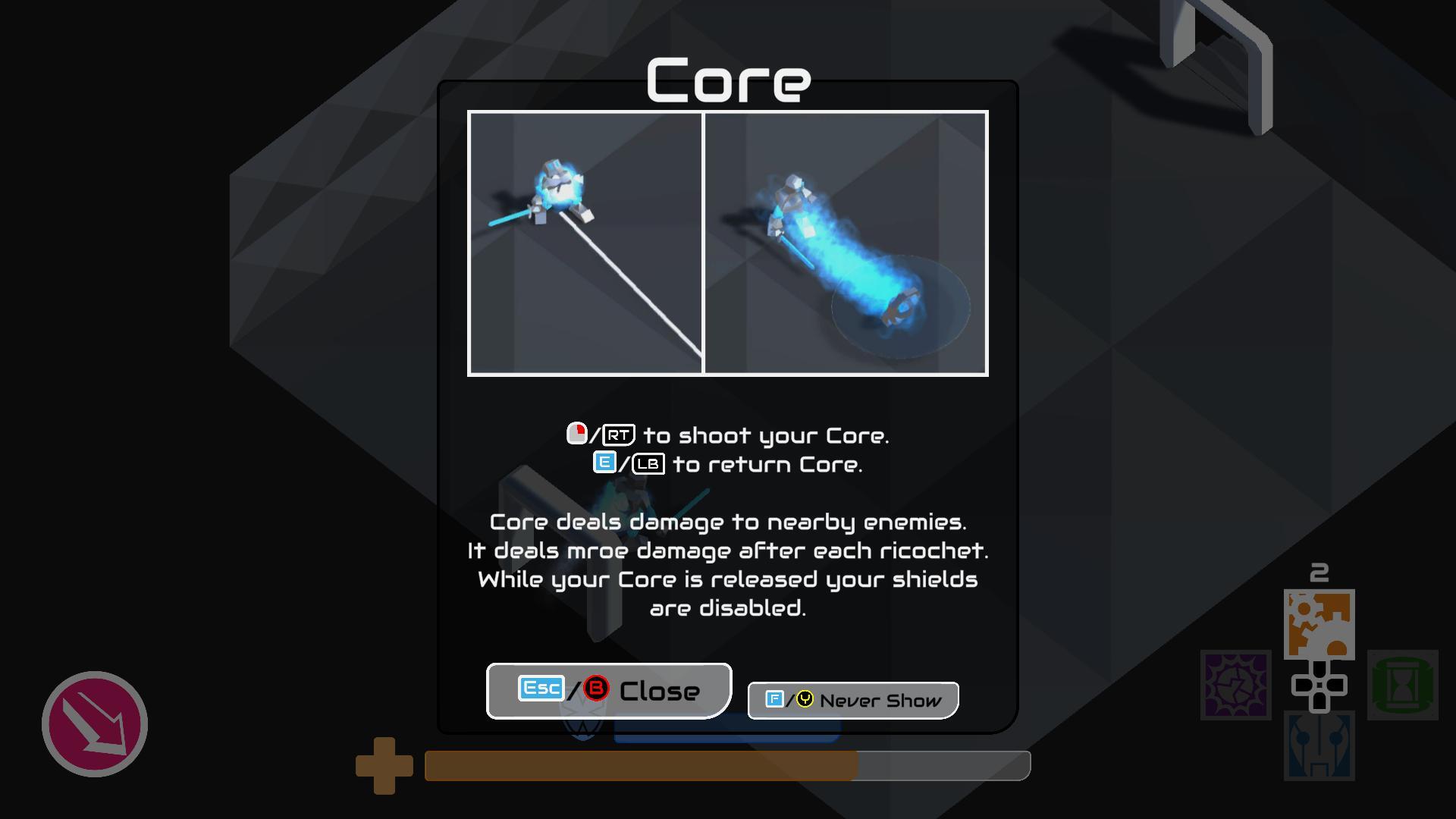Click the Esc key glyph on Close button
The image size is (1456, 819).
tap(541, 689)
